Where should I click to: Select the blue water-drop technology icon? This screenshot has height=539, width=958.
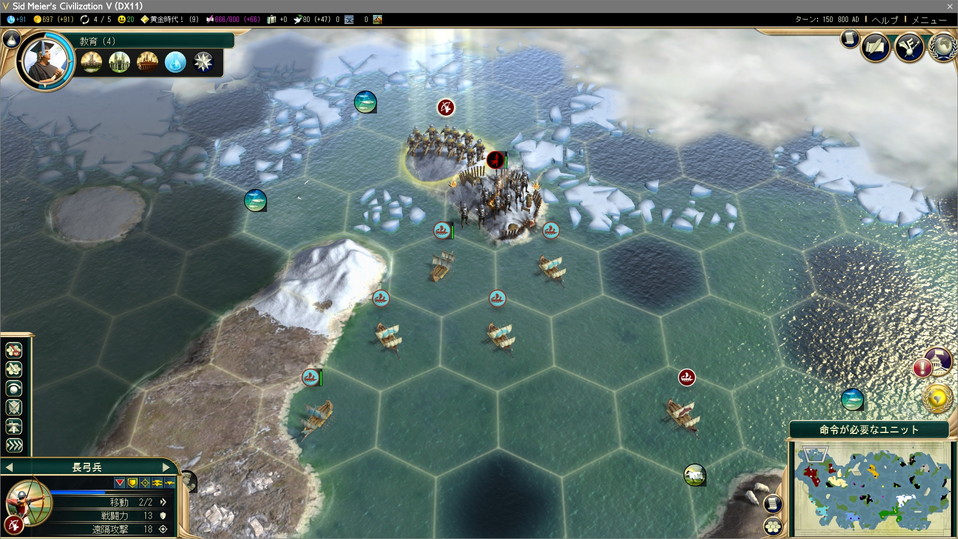(175, 62)
